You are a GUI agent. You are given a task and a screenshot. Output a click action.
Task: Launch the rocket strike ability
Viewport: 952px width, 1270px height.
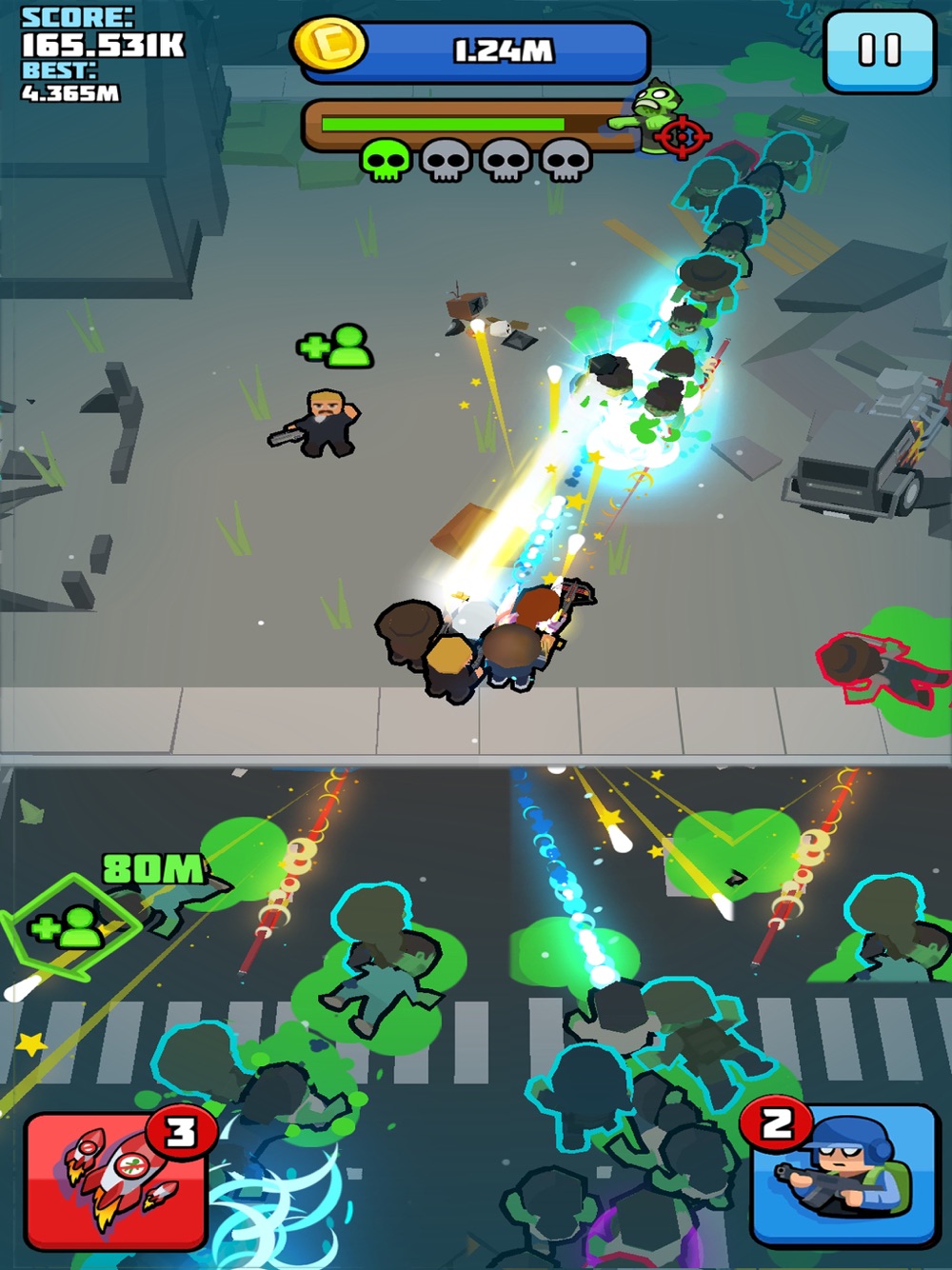pos(116,1181)
